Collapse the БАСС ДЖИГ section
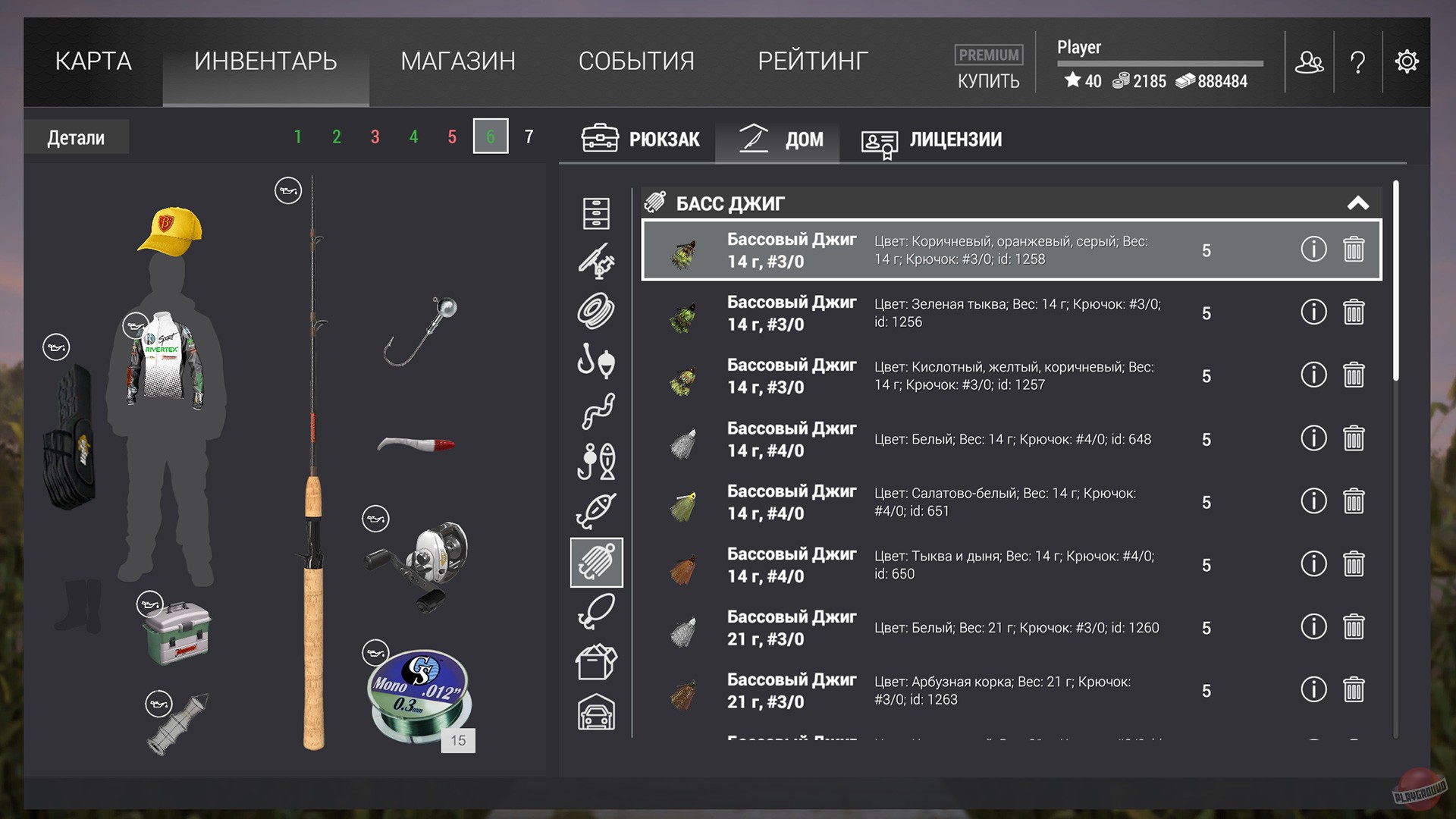The width and height of the screenshot is (1456, 819). tap(1358, 203)
